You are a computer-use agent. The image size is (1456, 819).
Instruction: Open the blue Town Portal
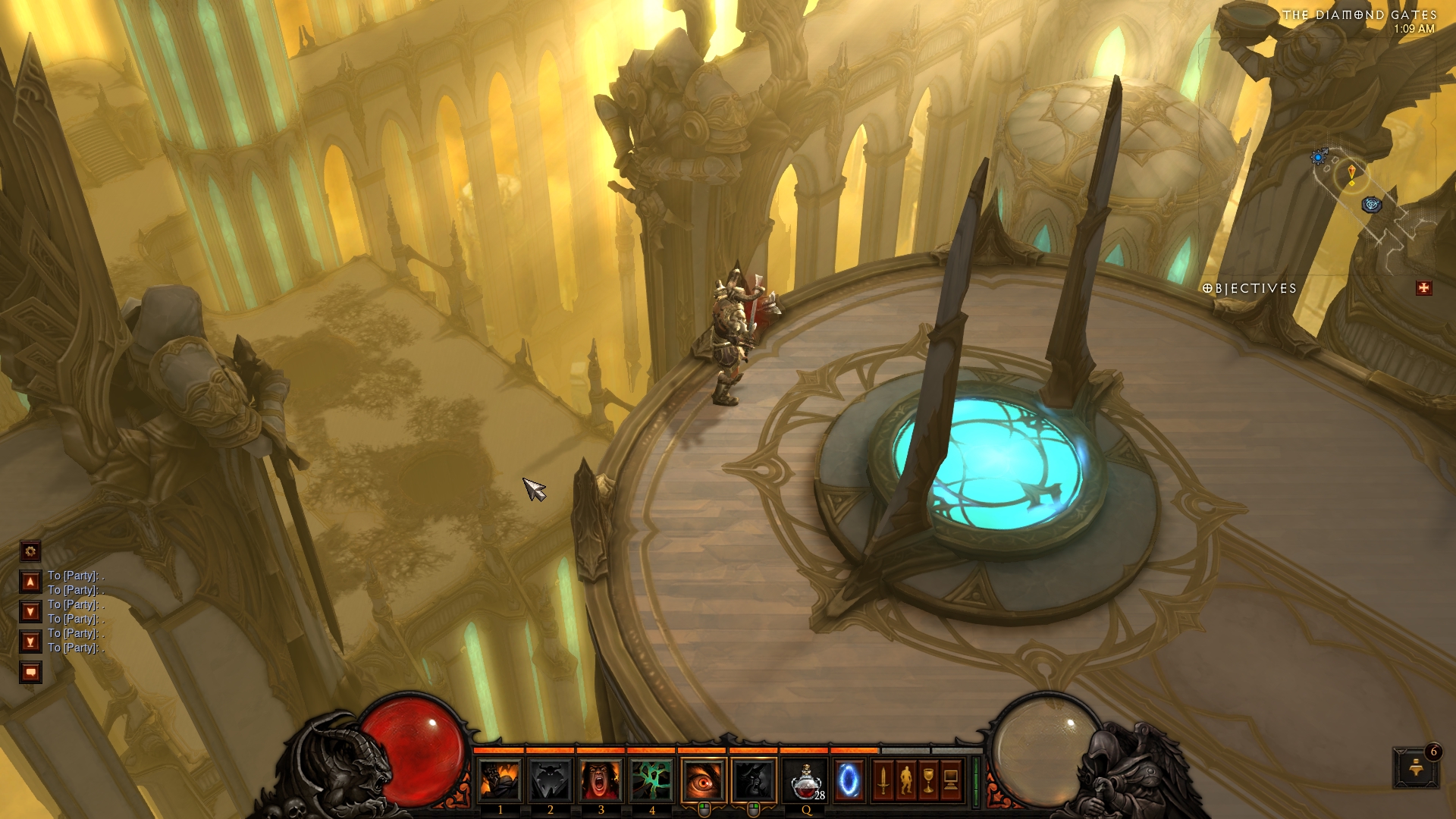[849, 780]
